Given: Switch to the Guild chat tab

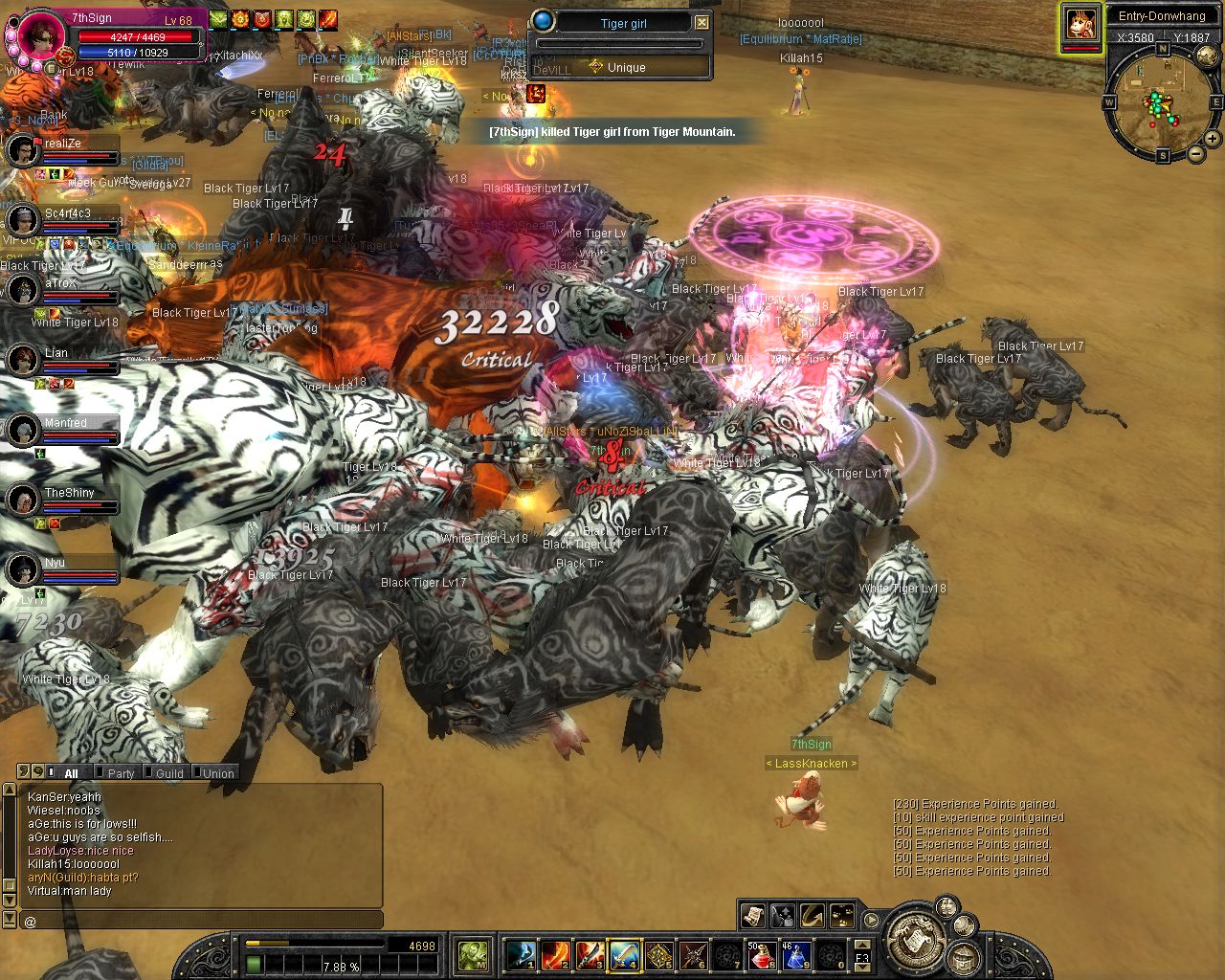Looking at the screenshot, I should pos(169,773).
